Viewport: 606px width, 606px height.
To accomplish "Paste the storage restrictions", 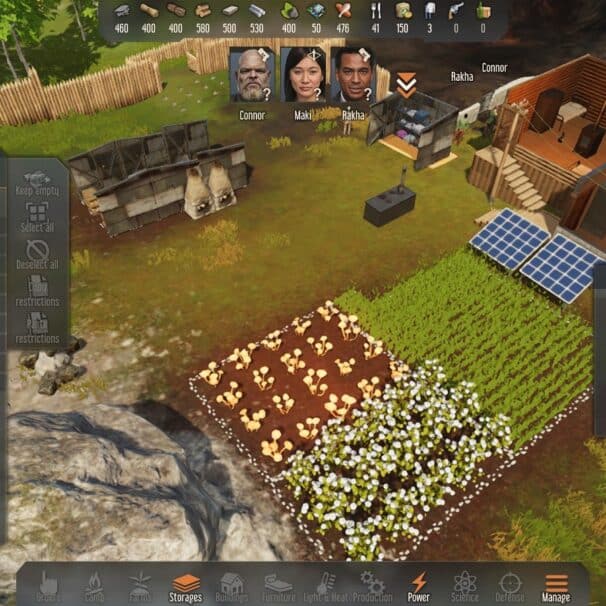I will (x=38, y=327).
